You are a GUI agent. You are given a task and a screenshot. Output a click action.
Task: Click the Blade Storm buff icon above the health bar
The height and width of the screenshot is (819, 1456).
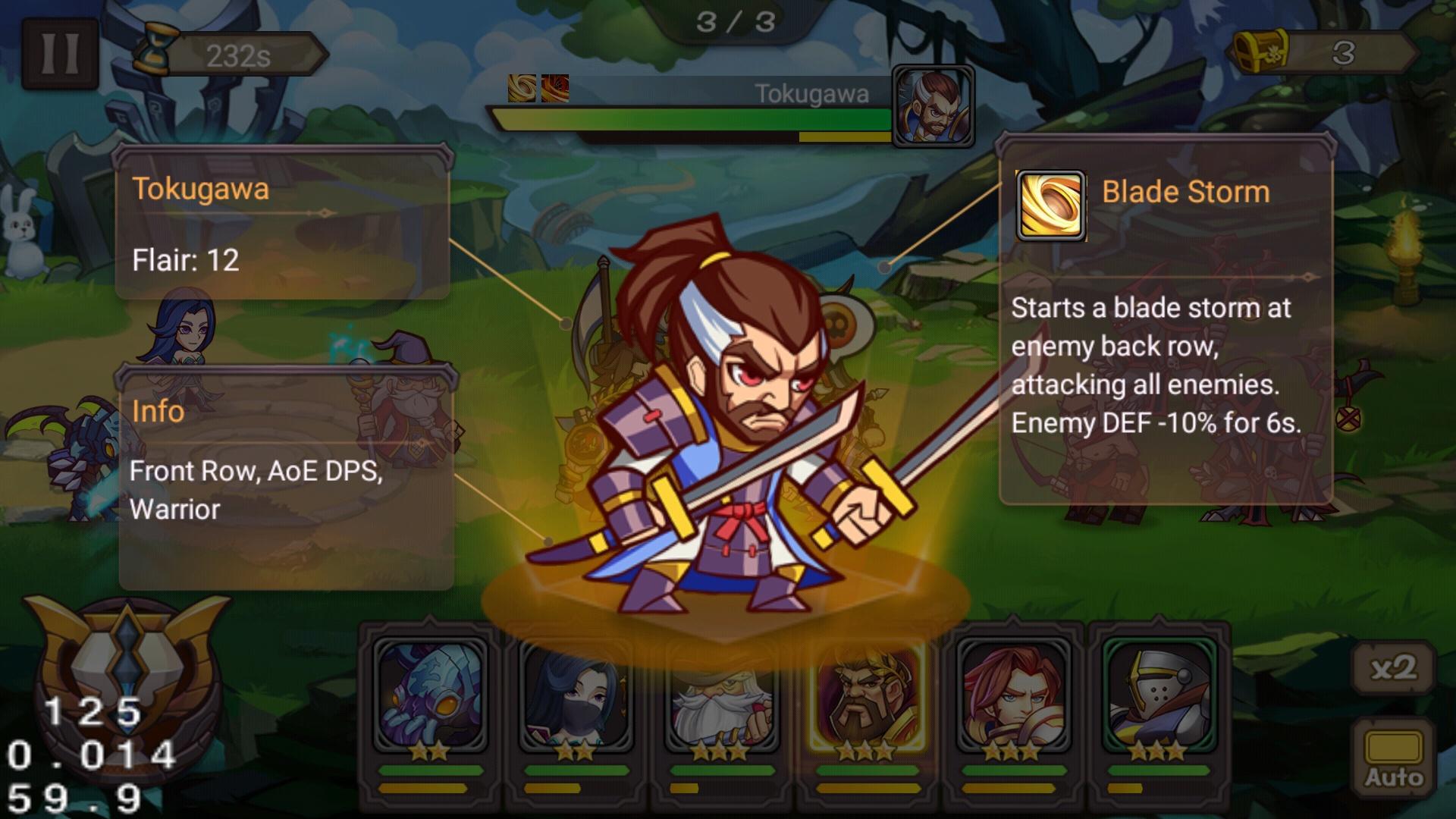(521, 86)
